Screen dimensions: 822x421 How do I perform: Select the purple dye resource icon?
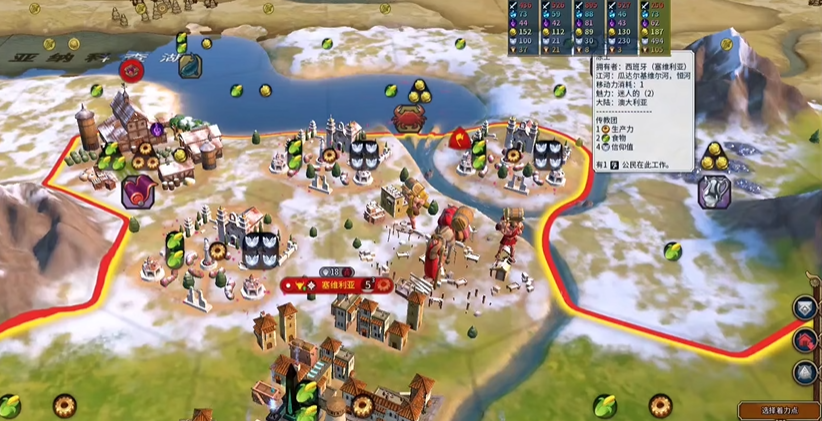click(x=138, y=191)
